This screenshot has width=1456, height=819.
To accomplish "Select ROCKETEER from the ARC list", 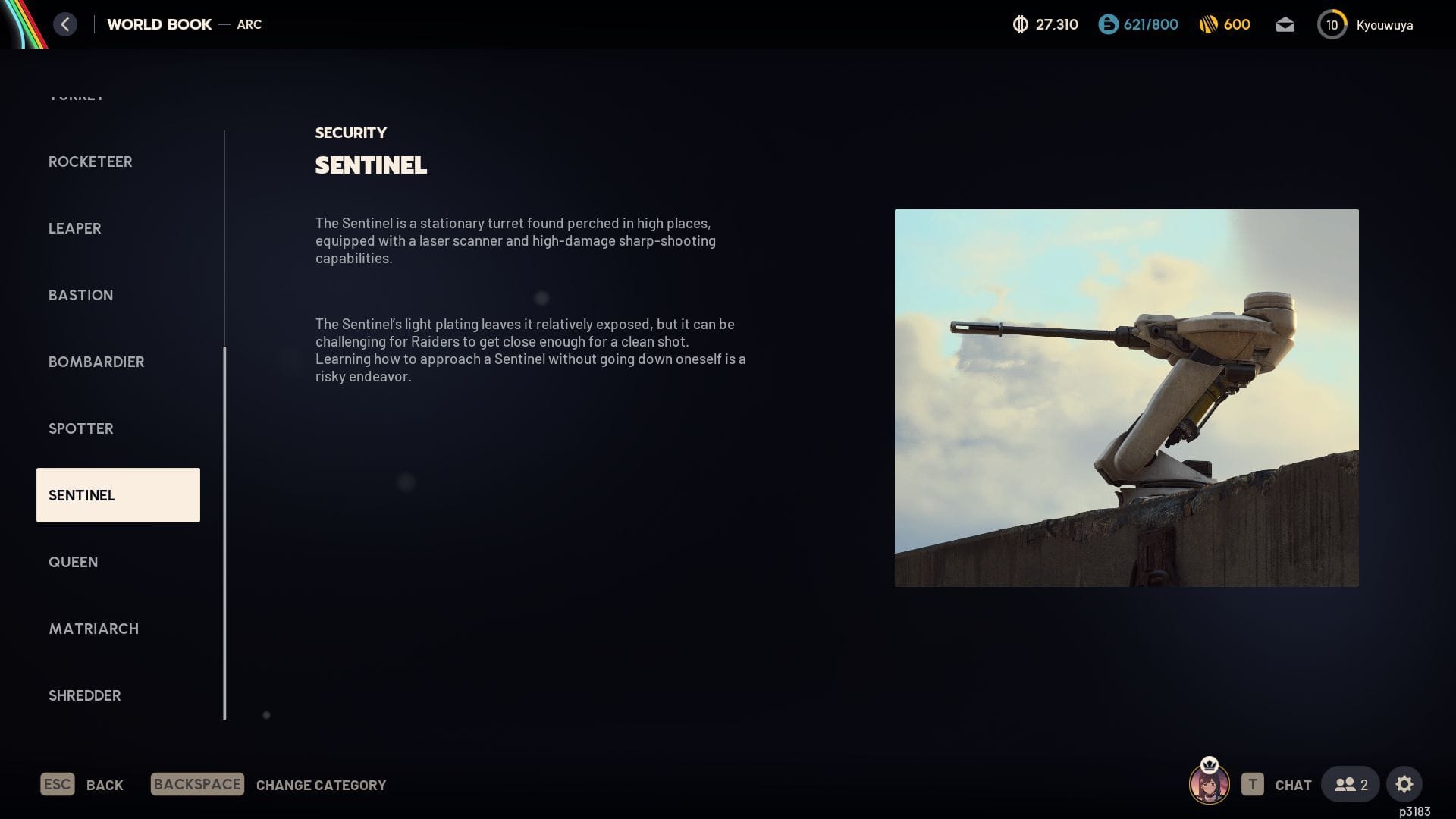I will [90, 162].
